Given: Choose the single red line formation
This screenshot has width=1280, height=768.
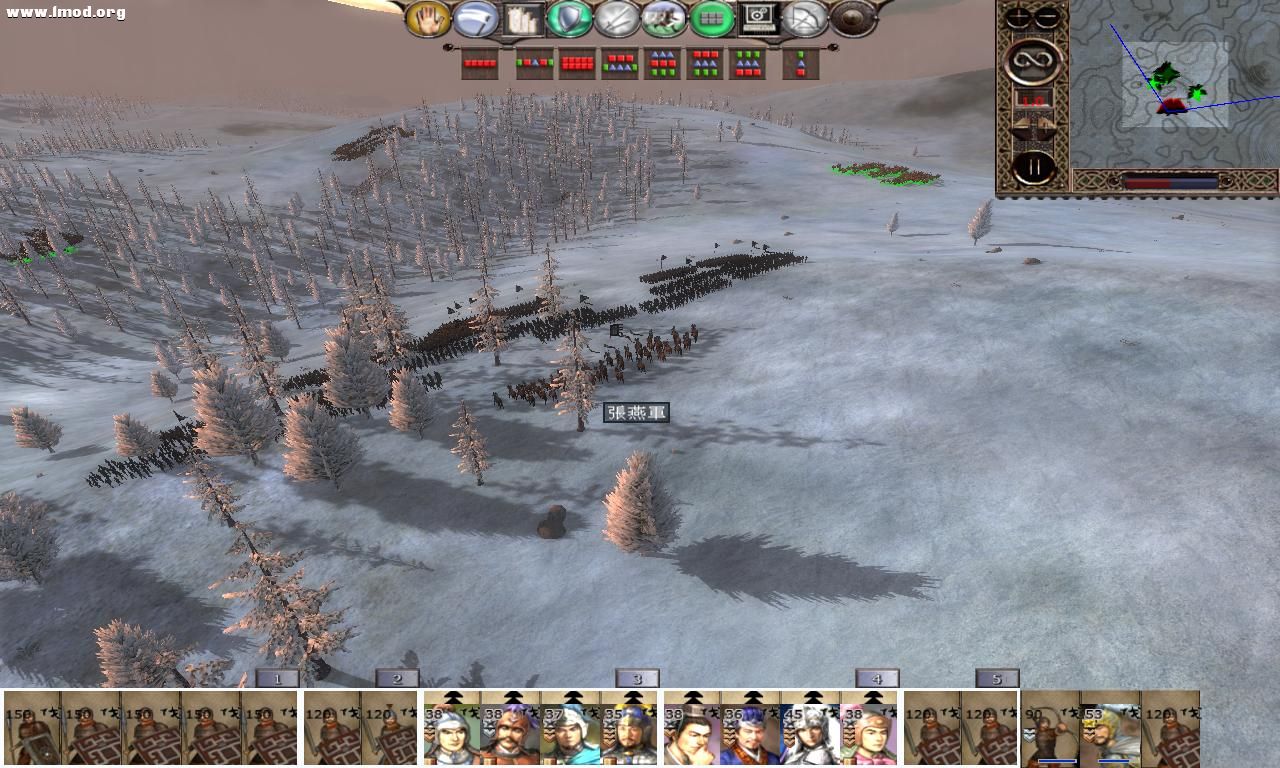Looking at the screenshot, I should pyautogui.click(x=480, y=64).
